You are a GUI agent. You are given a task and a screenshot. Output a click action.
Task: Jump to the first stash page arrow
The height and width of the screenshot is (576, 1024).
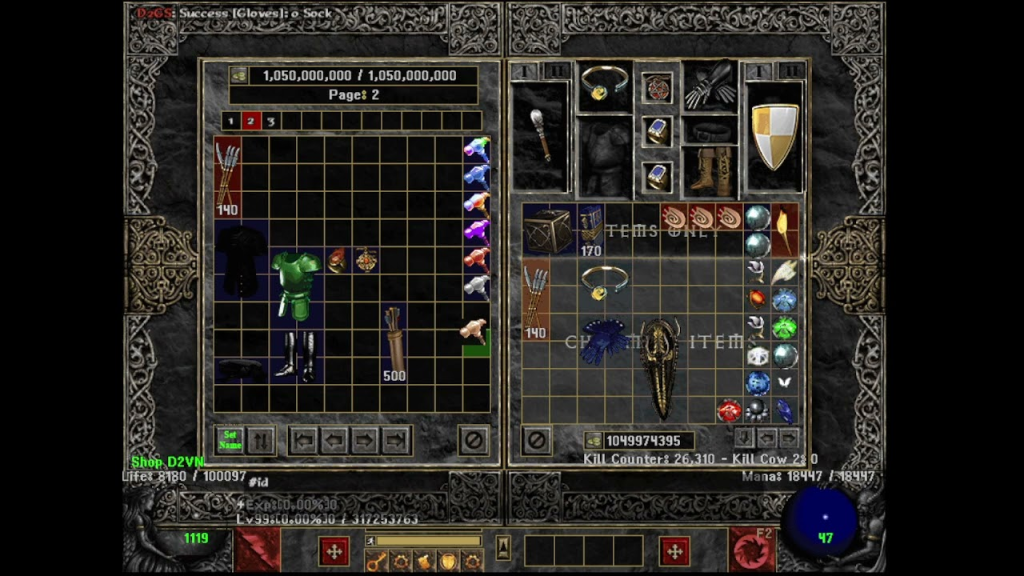point(303,439)
